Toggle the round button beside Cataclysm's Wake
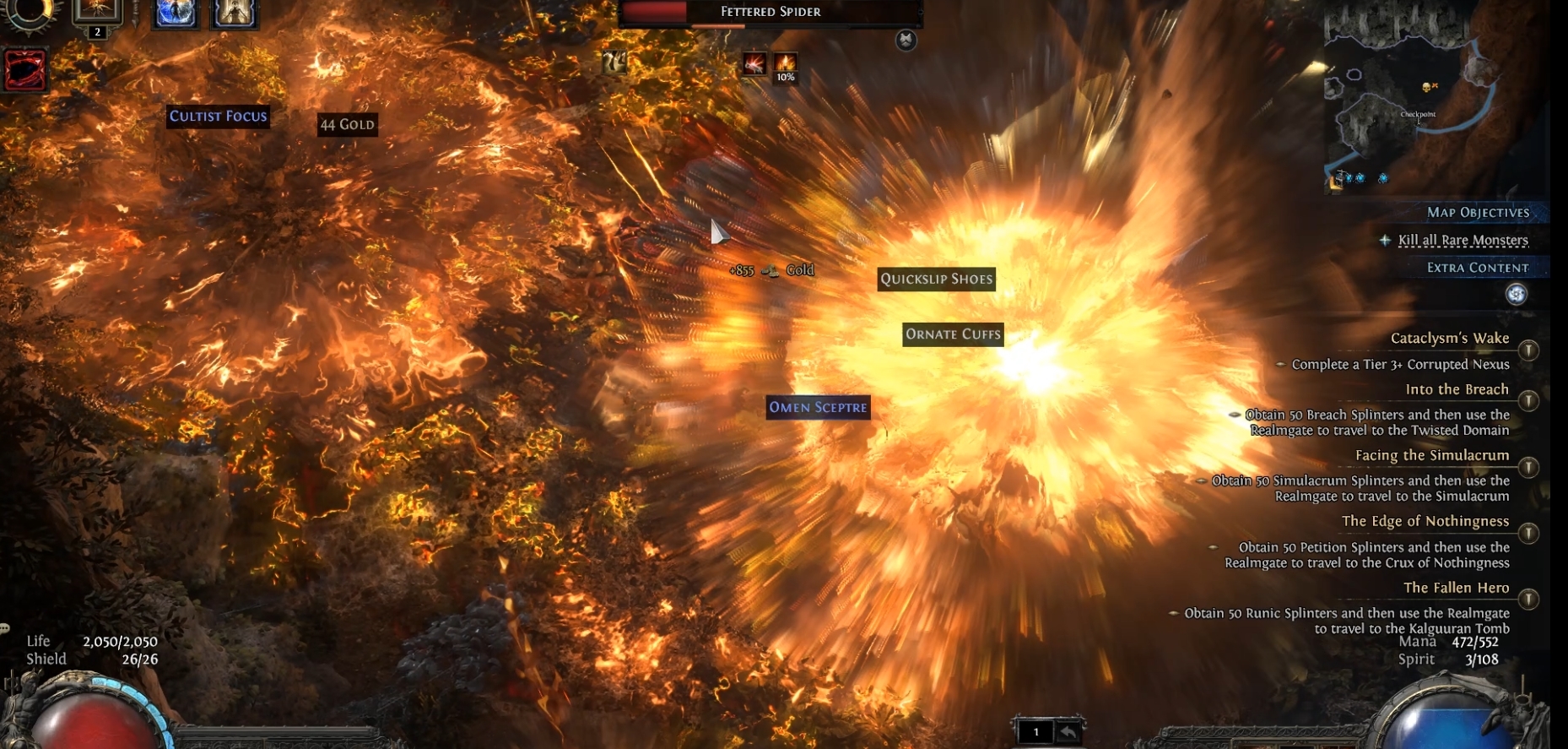1568x749 pixels. tap(1527, 350)
